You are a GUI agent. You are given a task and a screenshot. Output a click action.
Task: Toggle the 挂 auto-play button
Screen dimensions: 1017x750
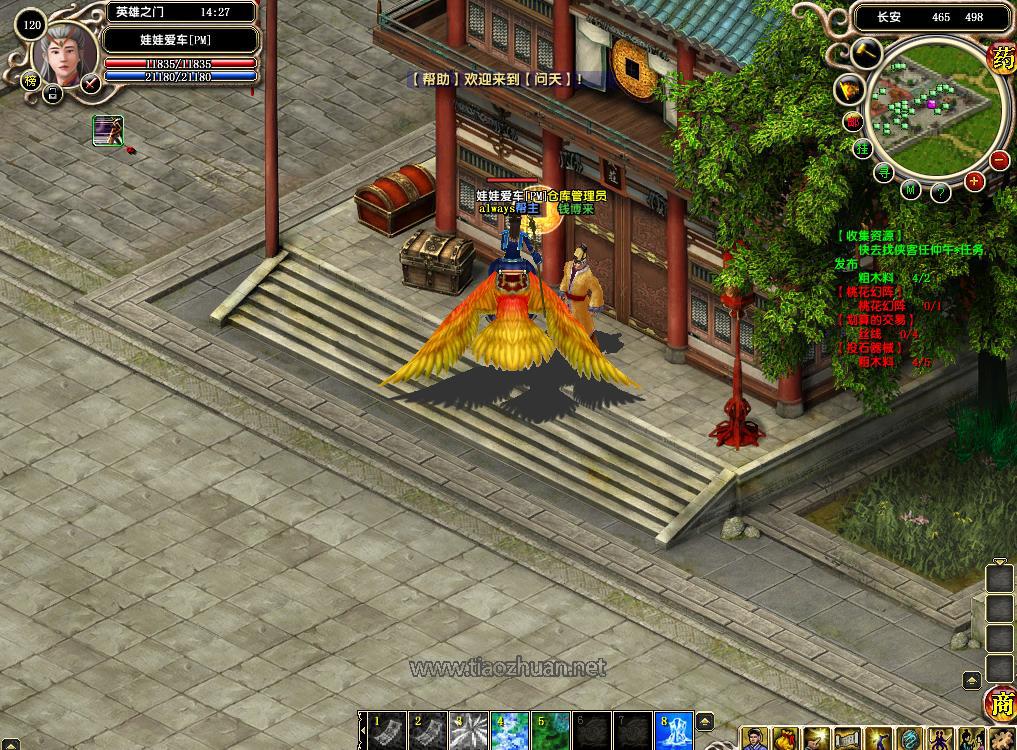tap(862, 149)
